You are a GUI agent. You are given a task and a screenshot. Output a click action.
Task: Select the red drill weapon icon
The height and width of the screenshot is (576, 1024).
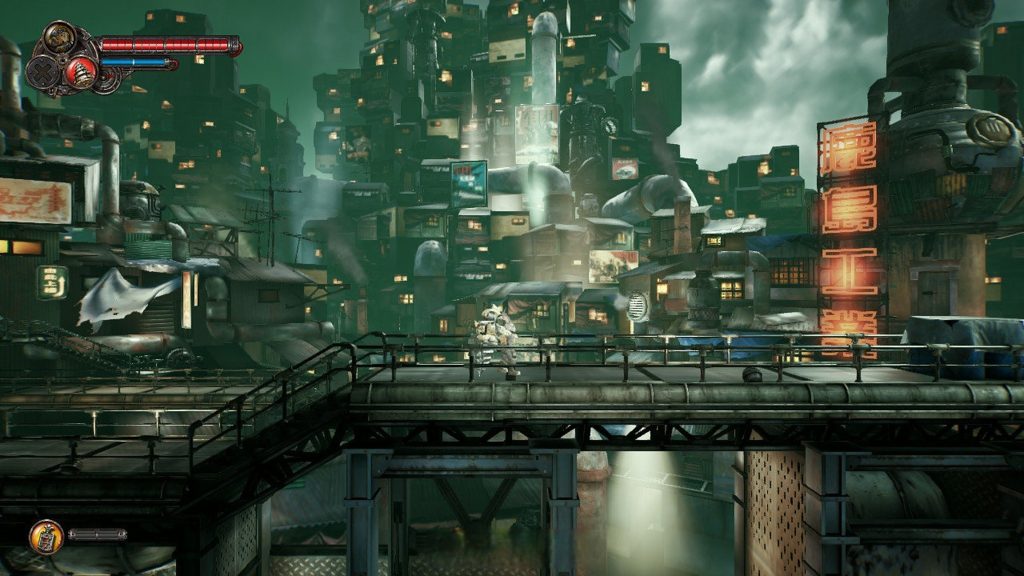click(x=79, y=72)
